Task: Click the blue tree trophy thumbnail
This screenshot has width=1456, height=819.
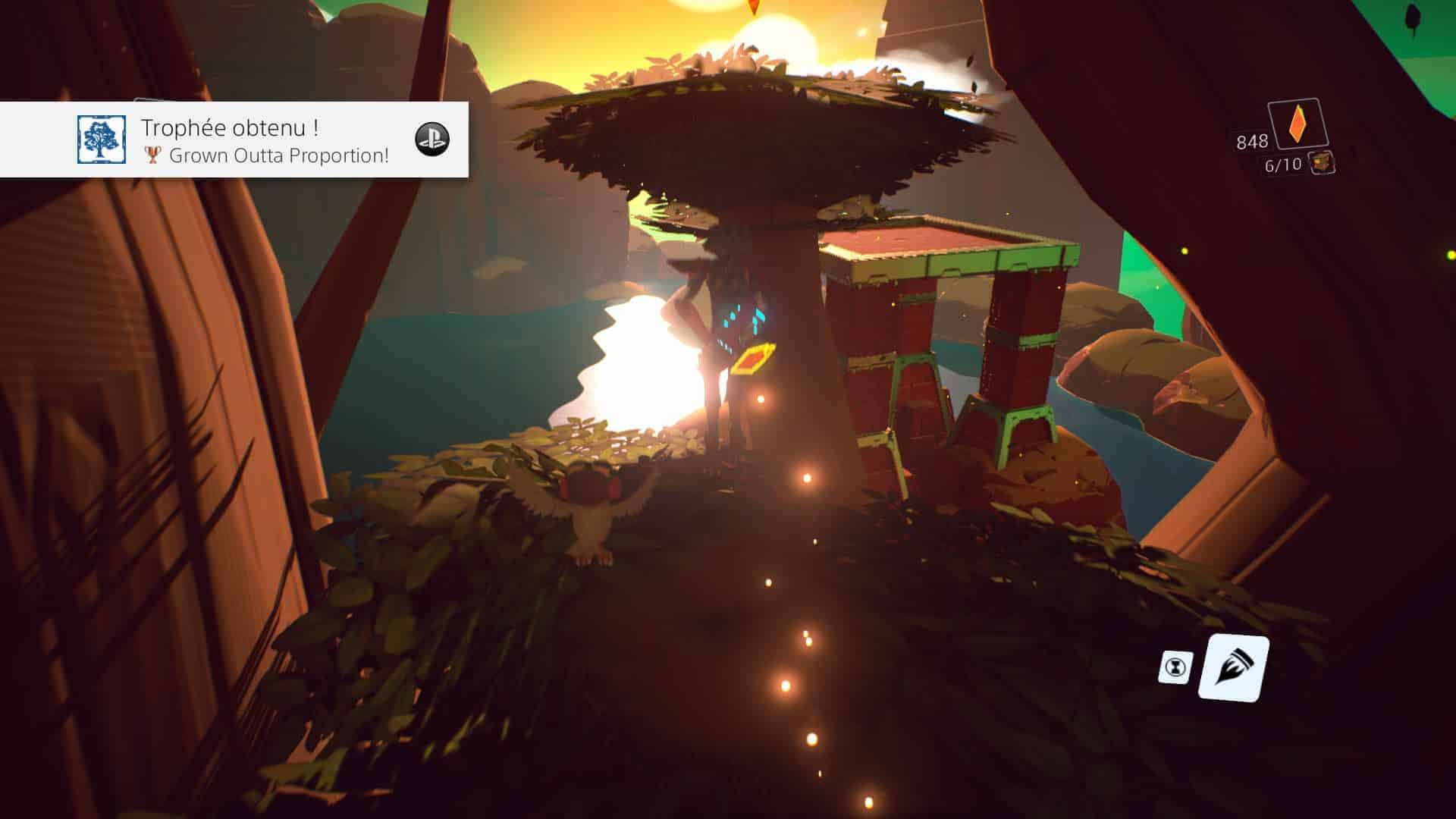Action: (102, 140)
